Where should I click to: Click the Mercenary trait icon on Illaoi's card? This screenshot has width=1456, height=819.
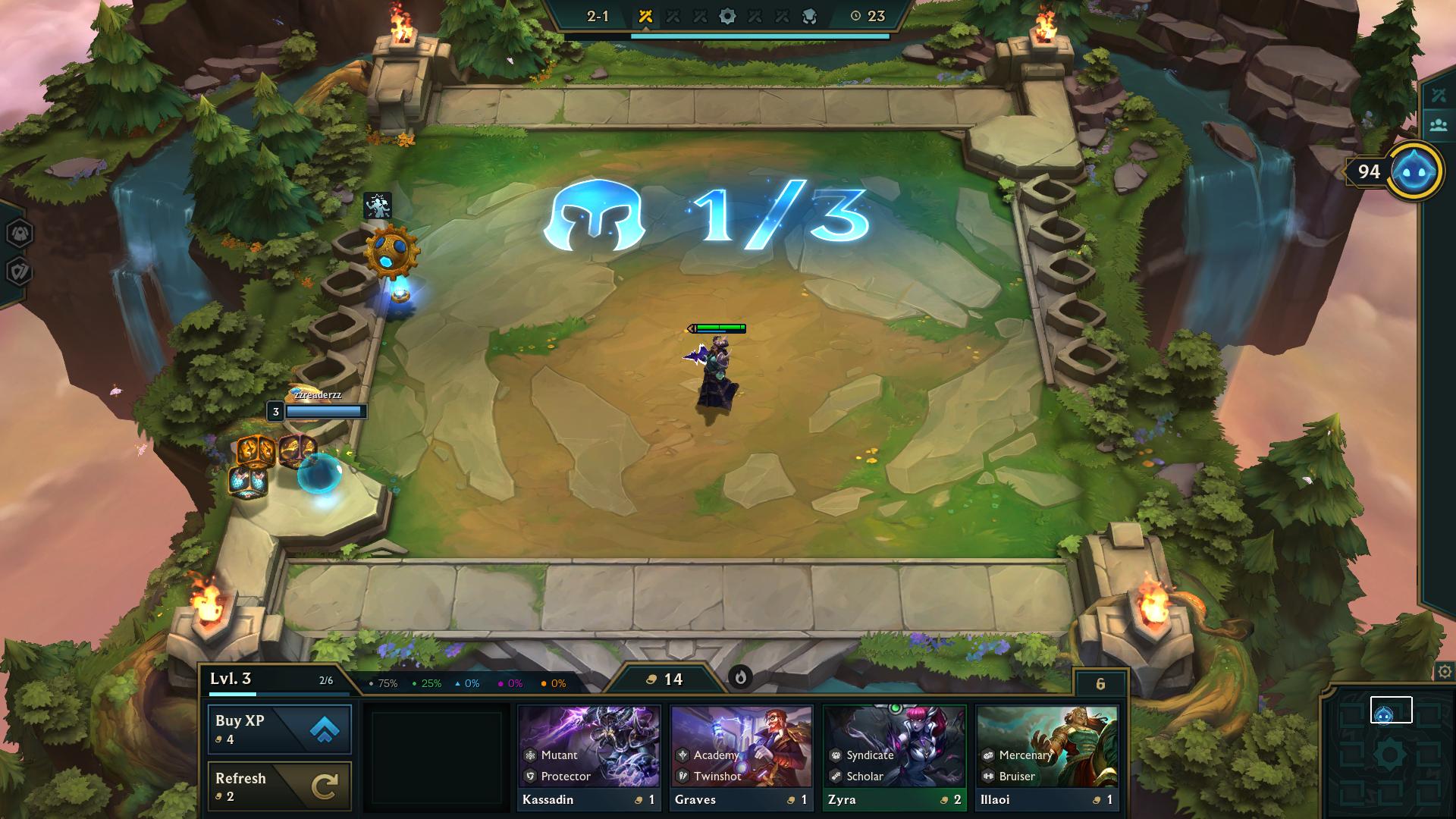coord(988,755)
